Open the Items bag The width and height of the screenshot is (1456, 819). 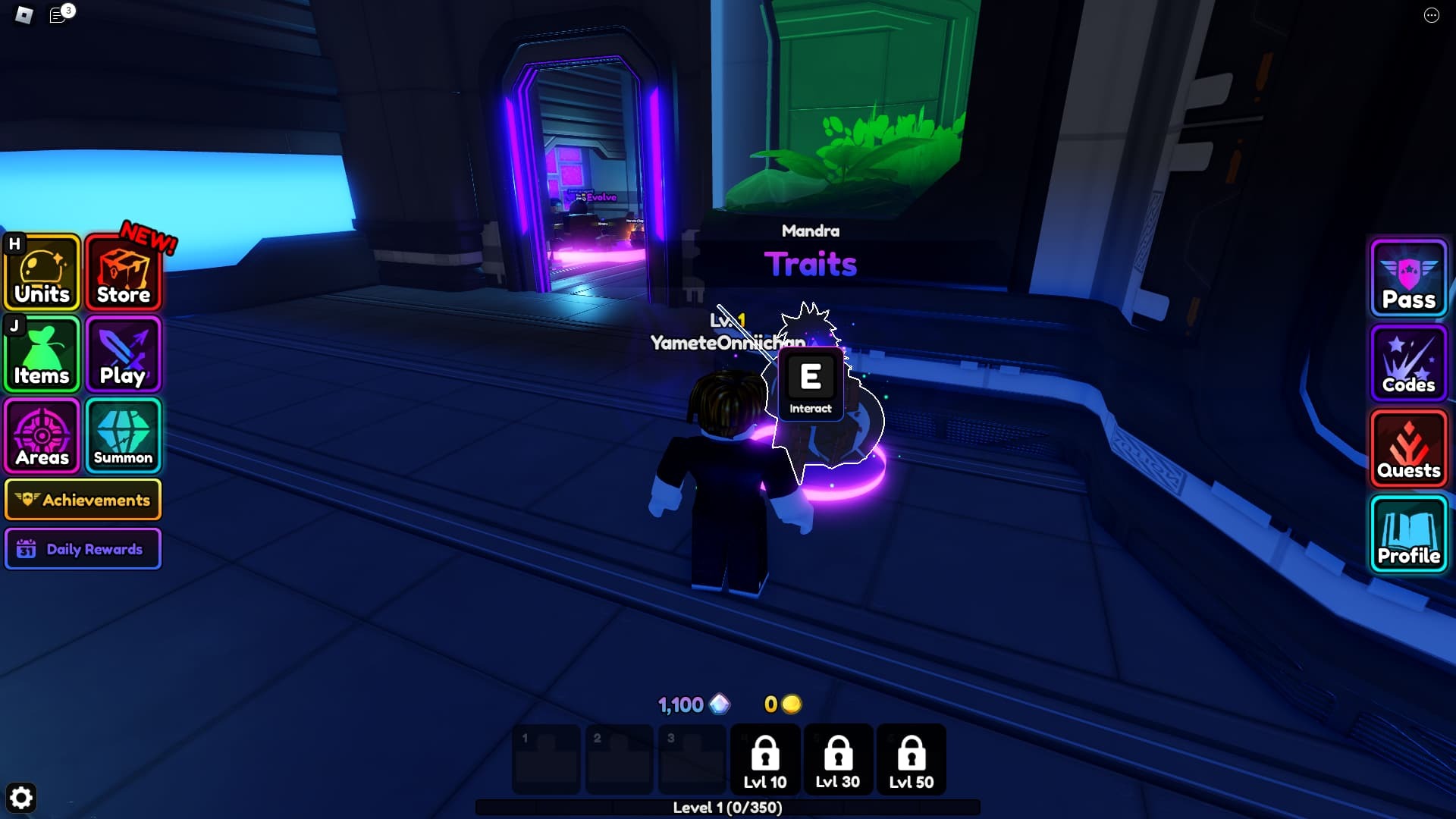42,355
